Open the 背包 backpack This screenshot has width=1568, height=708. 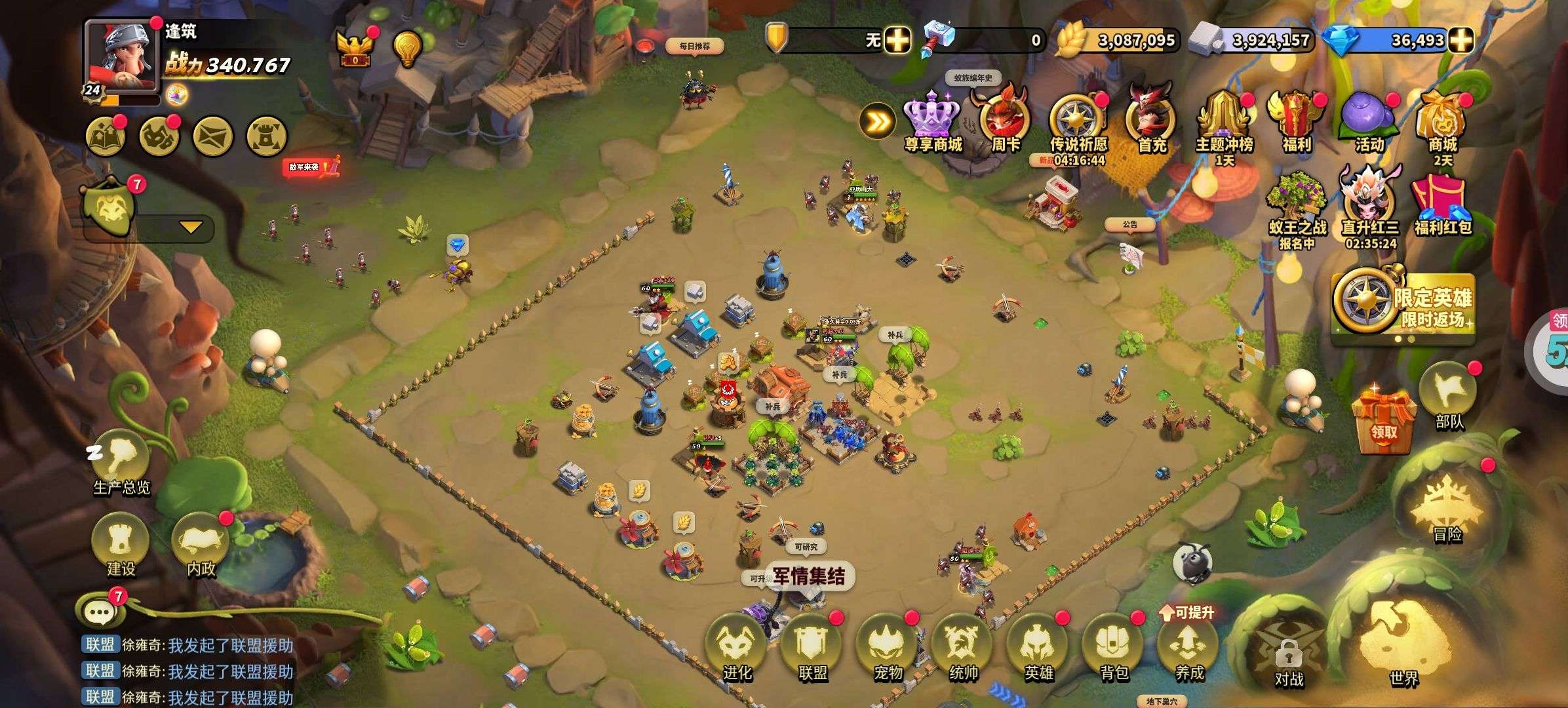[1114, 646]
